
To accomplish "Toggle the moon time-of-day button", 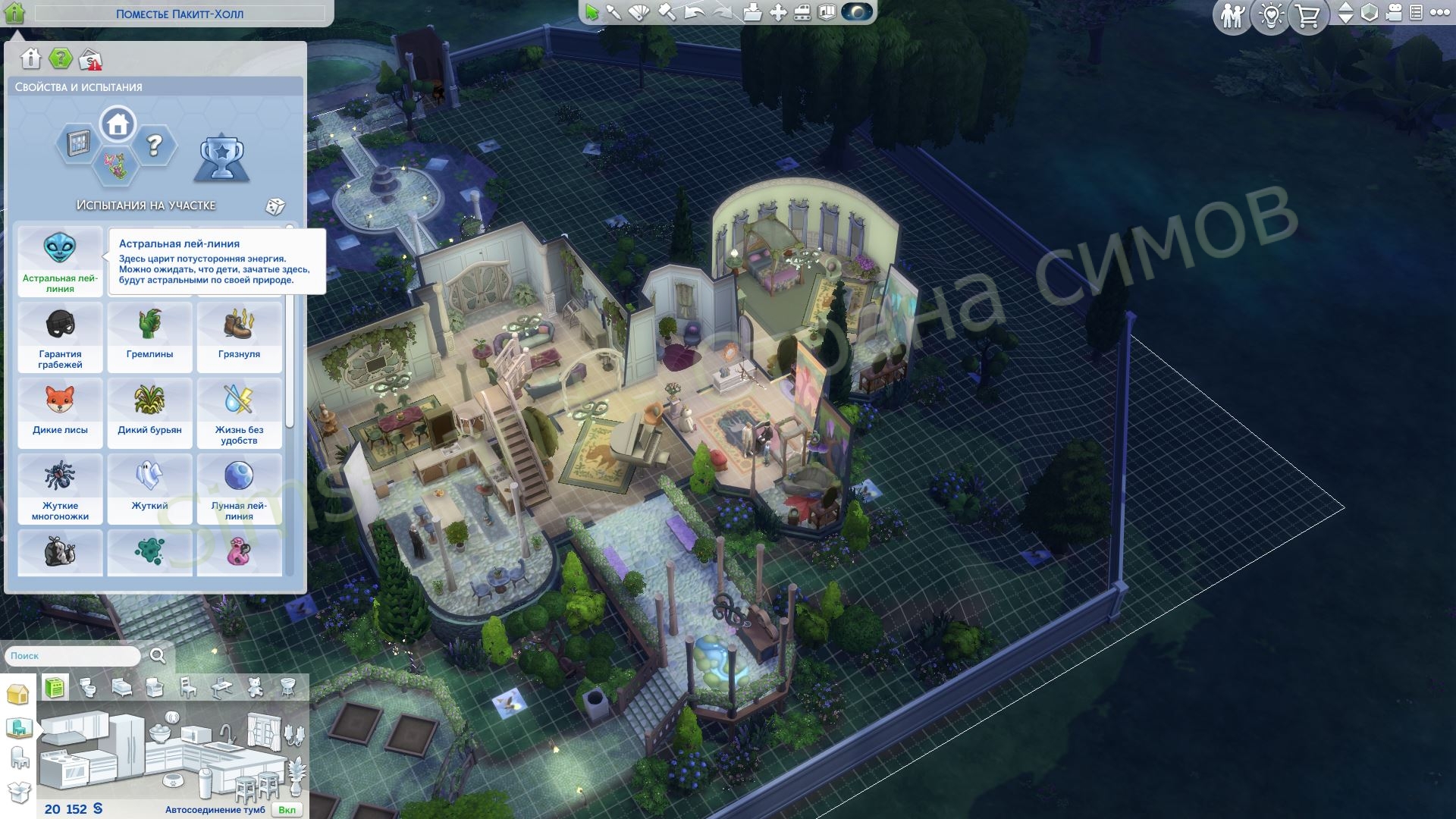I will [x=858, y=12].
